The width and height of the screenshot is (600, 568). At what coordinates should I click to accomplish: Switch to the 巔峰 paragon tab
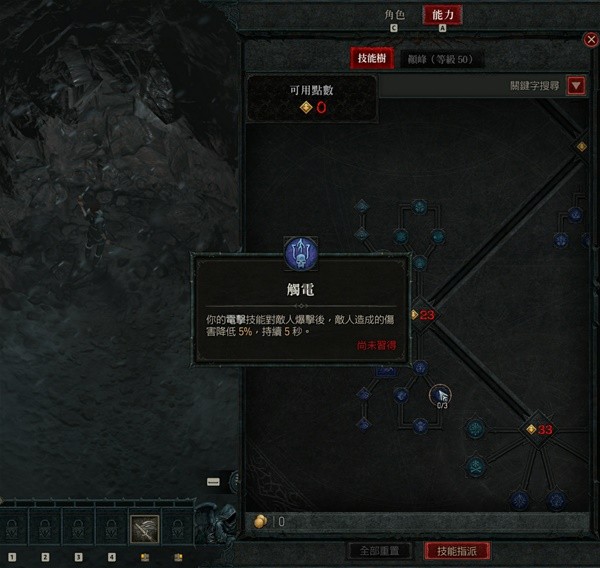tap(439, 59)
